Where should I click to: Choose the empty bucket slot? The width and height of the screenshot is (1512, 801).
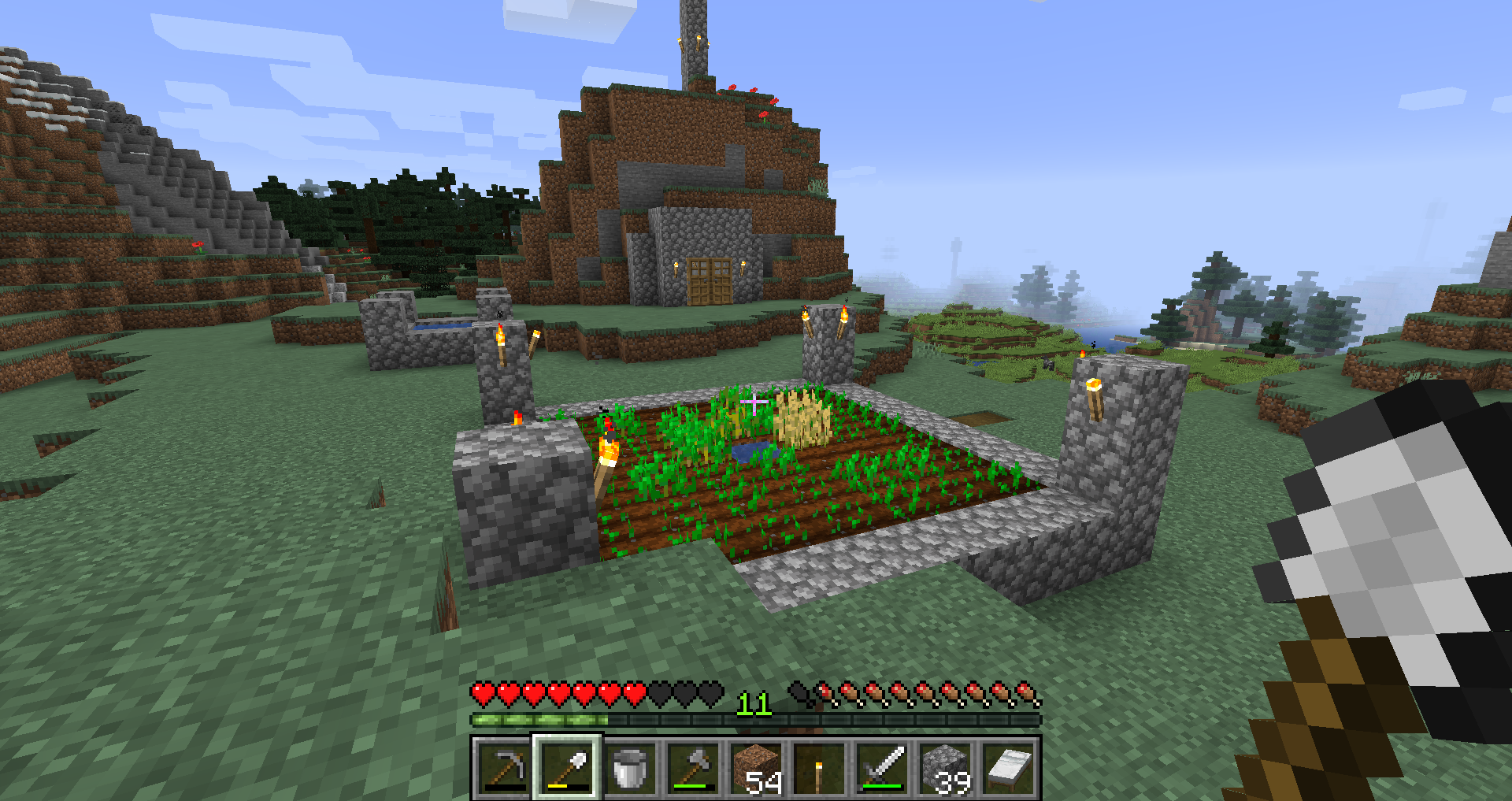(630, 767)
